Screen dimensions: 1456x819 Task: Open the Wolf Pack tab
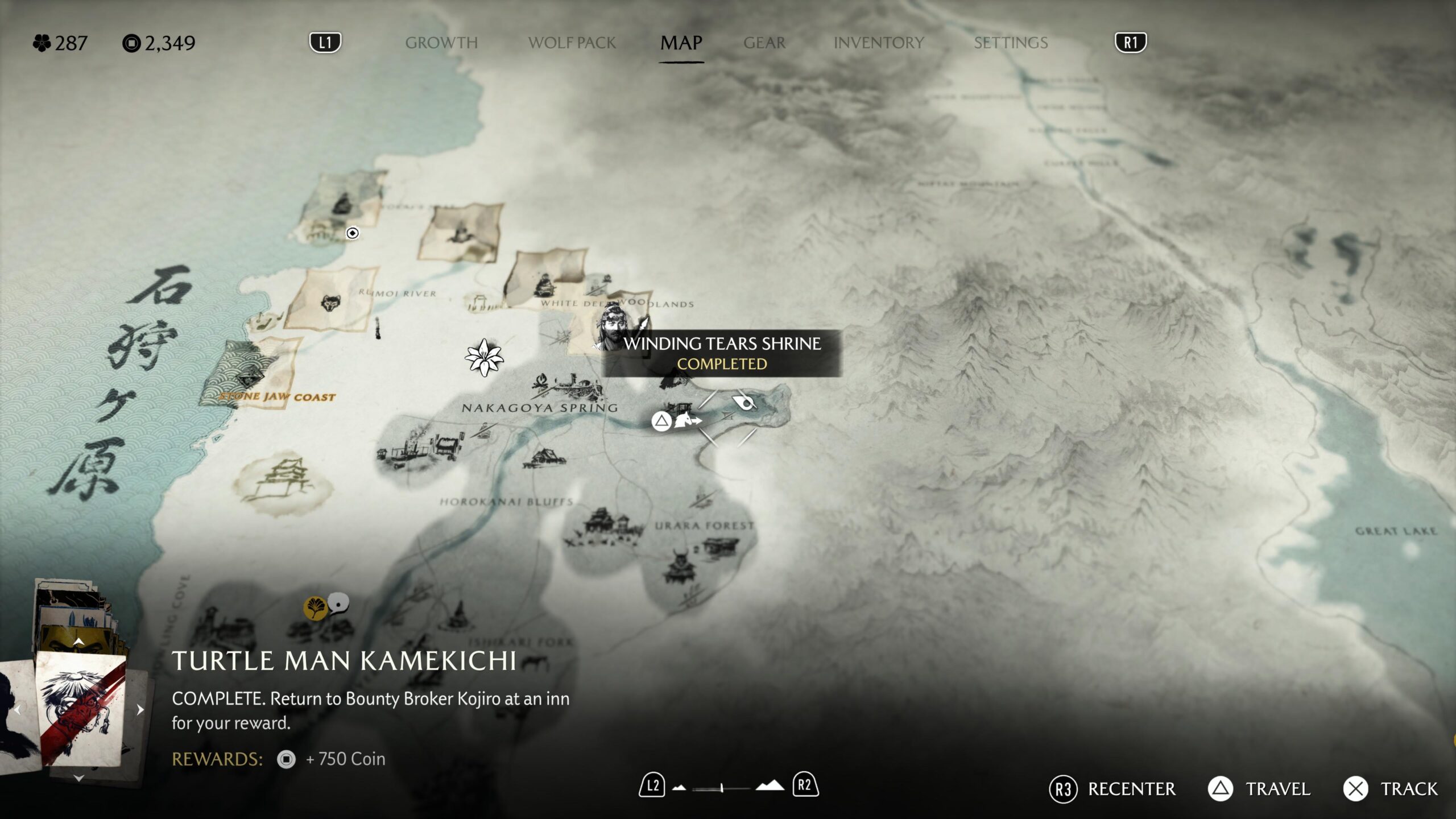(x=572, y=43)
